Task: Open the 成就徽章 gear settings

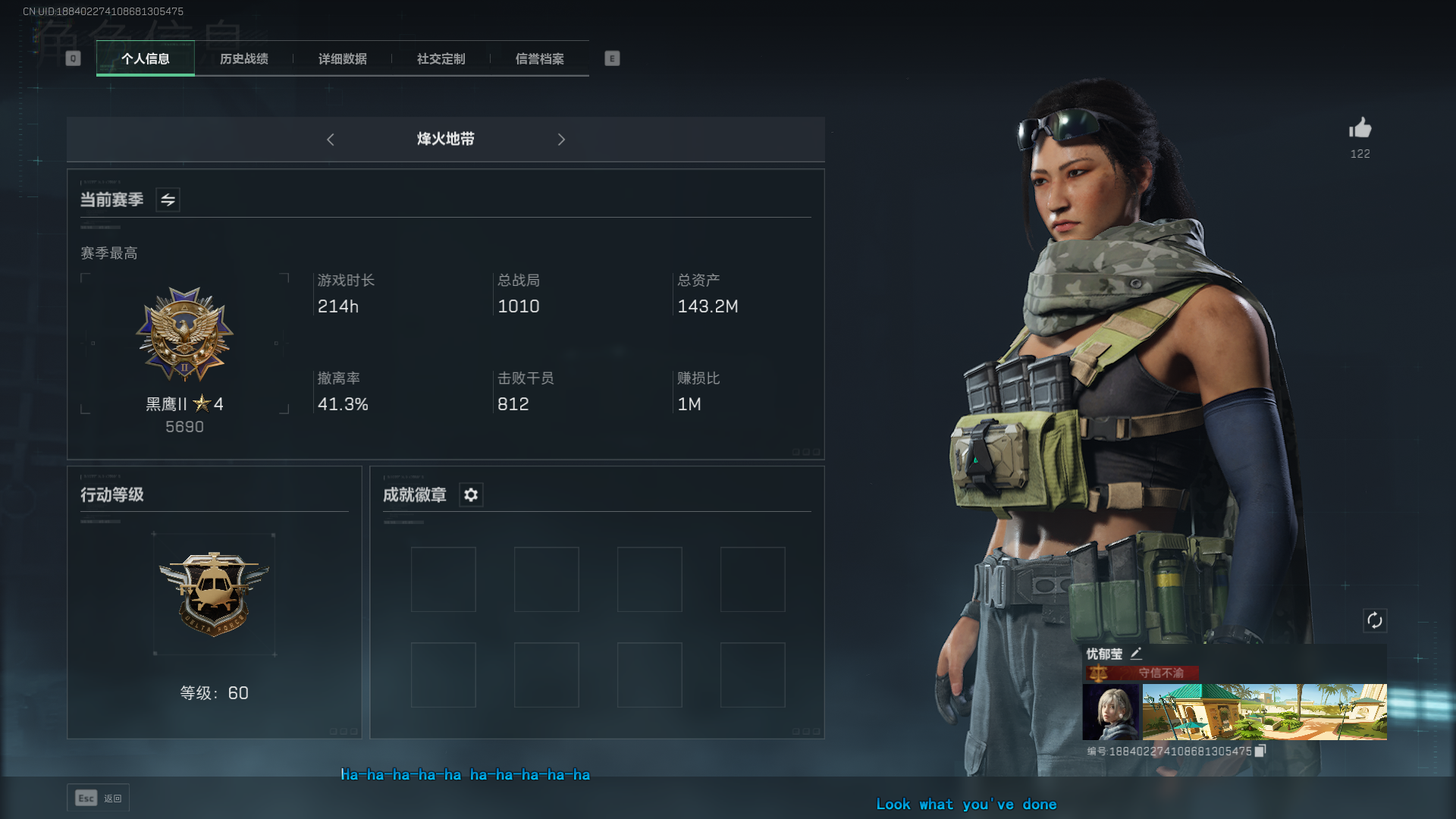Action: point(471,495)
